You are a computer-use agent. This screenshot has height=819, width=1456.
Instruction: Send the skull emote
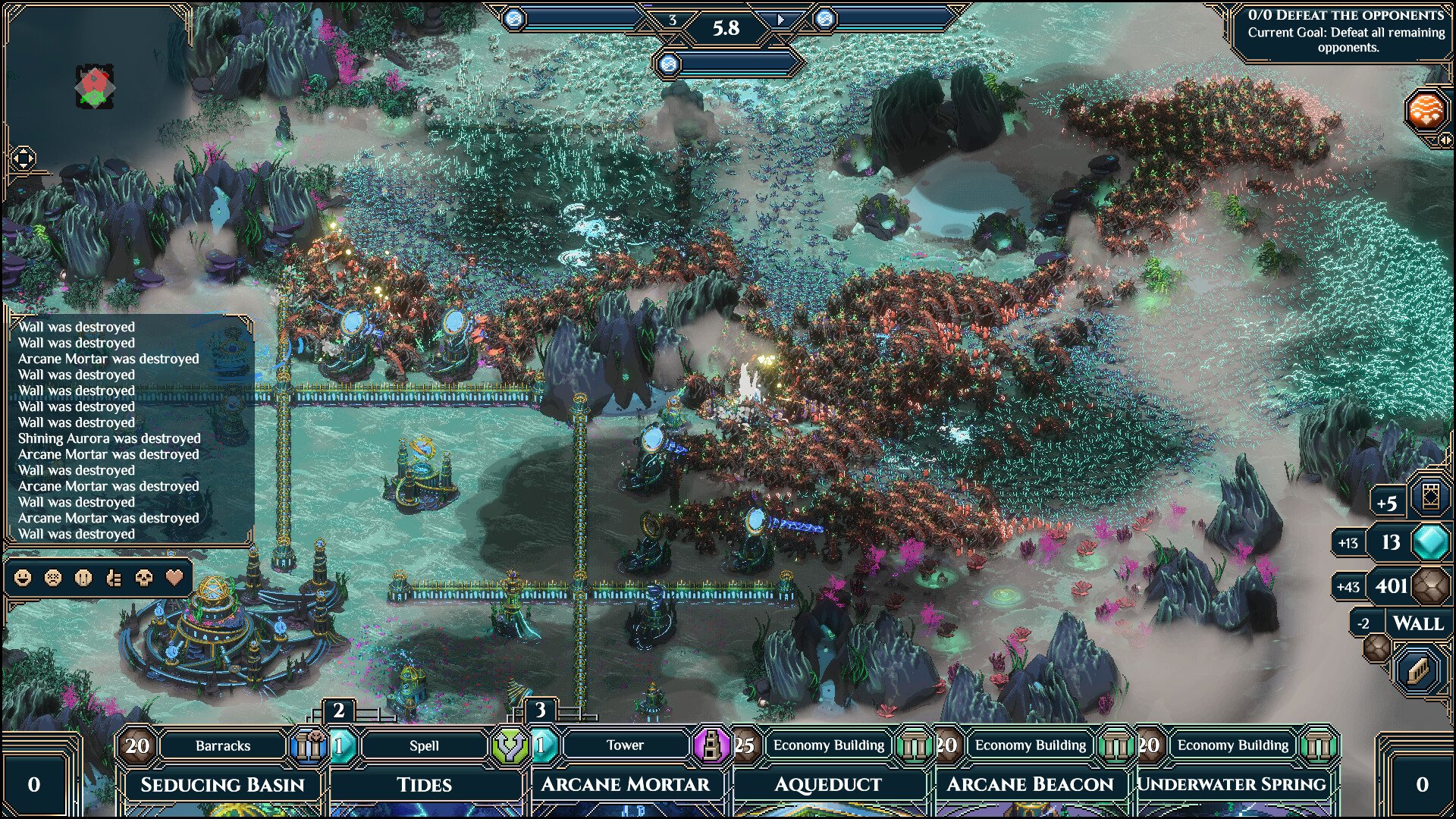[x=144, y=578]
